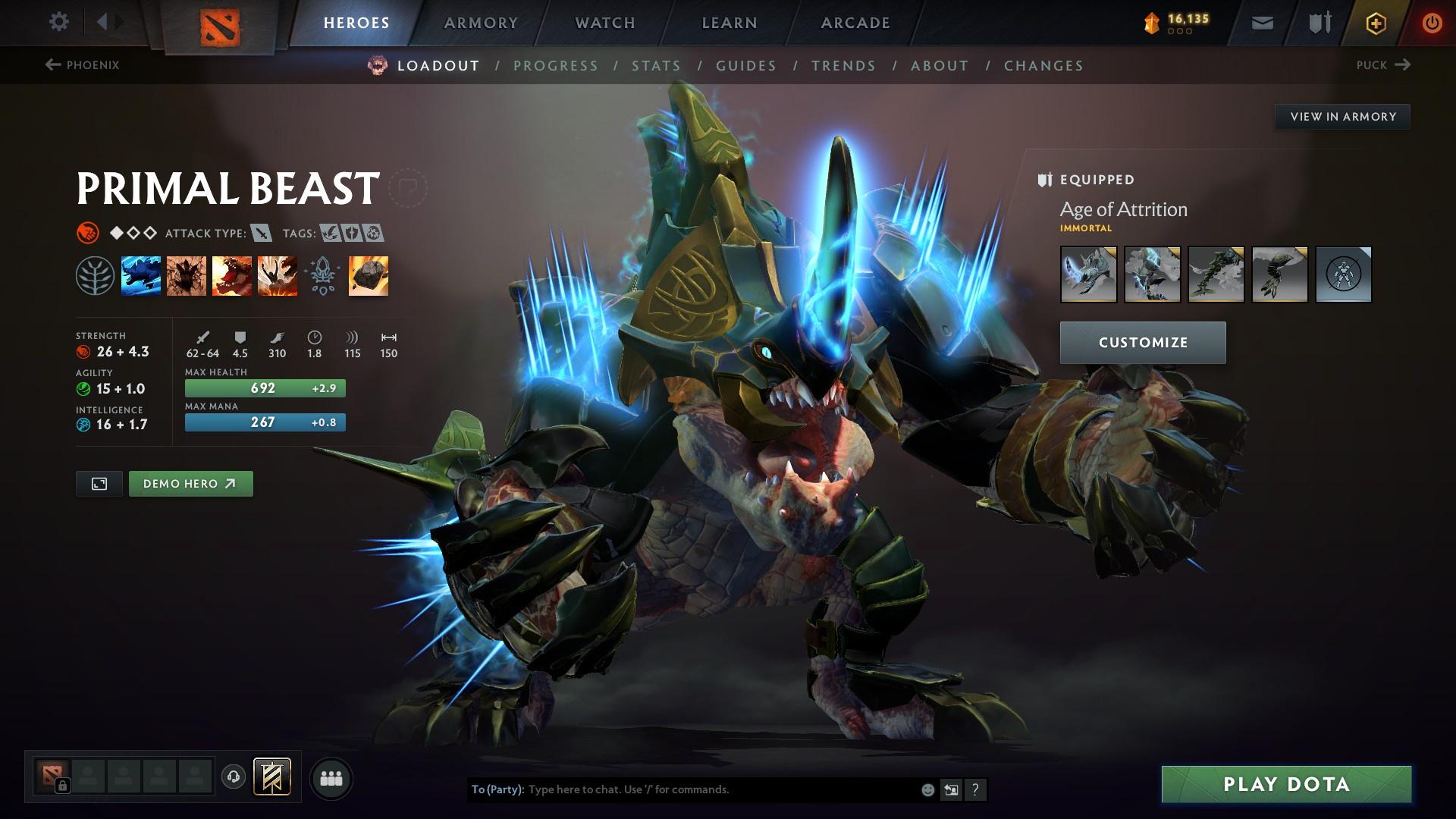Click the Aghanim's Scepter upgrade icon
The width and height of the screenshot is (1456, 819).
(322, 276)
